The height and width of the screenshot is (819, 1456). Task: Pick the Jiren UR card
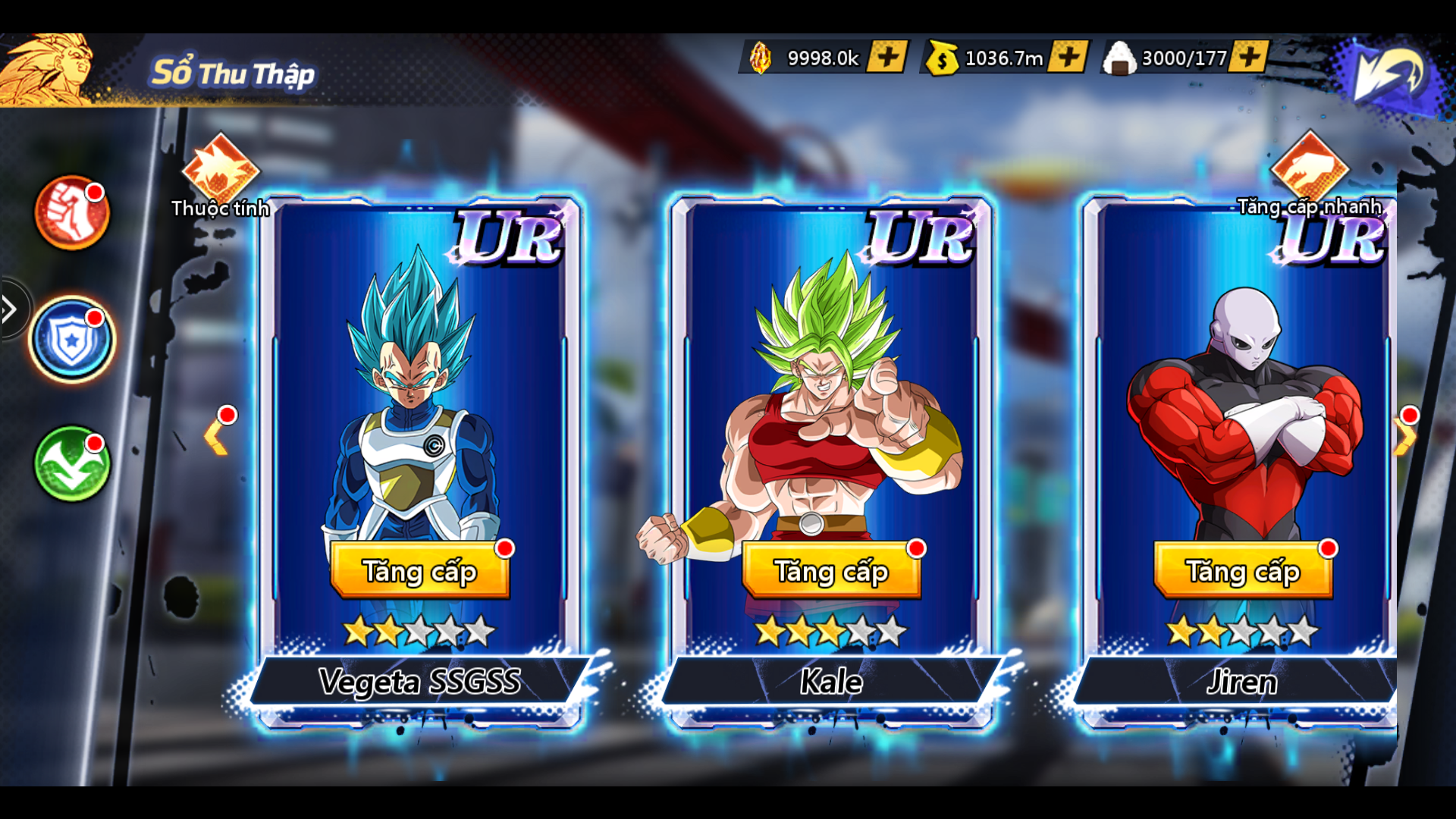(1243, 394)
